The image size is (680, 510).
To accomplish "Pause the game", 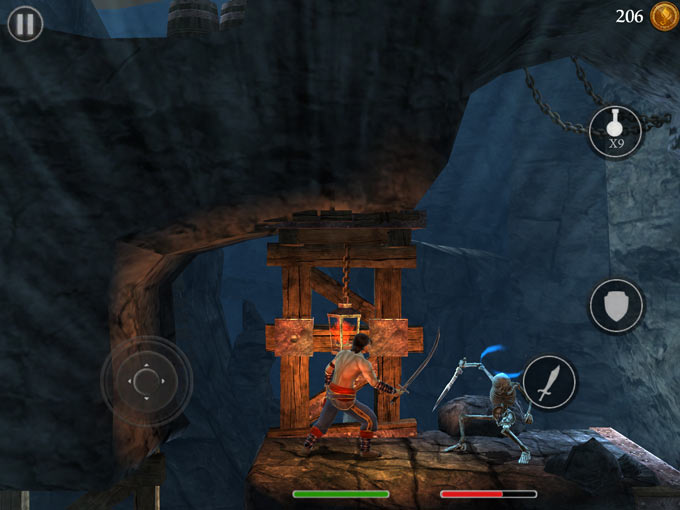I will (25, 24).
